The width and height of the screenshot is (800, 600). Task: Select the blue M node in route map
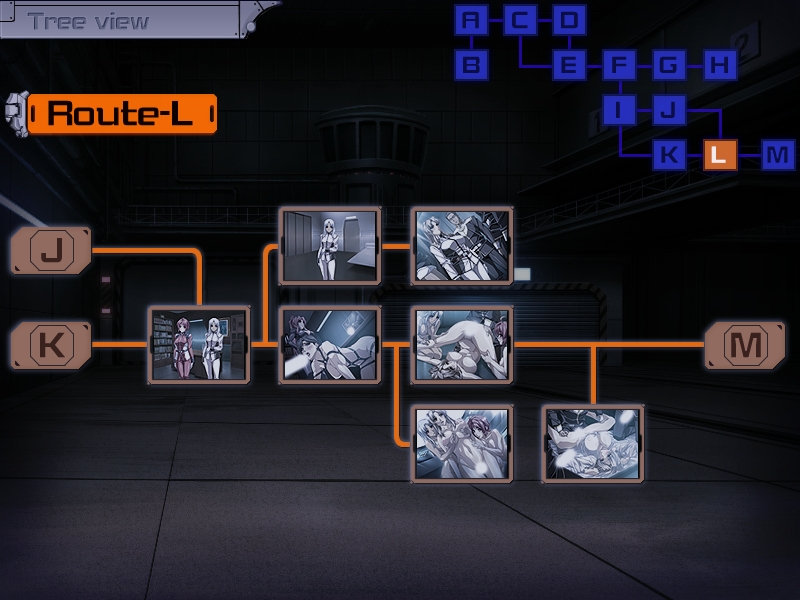coord(777,155)
